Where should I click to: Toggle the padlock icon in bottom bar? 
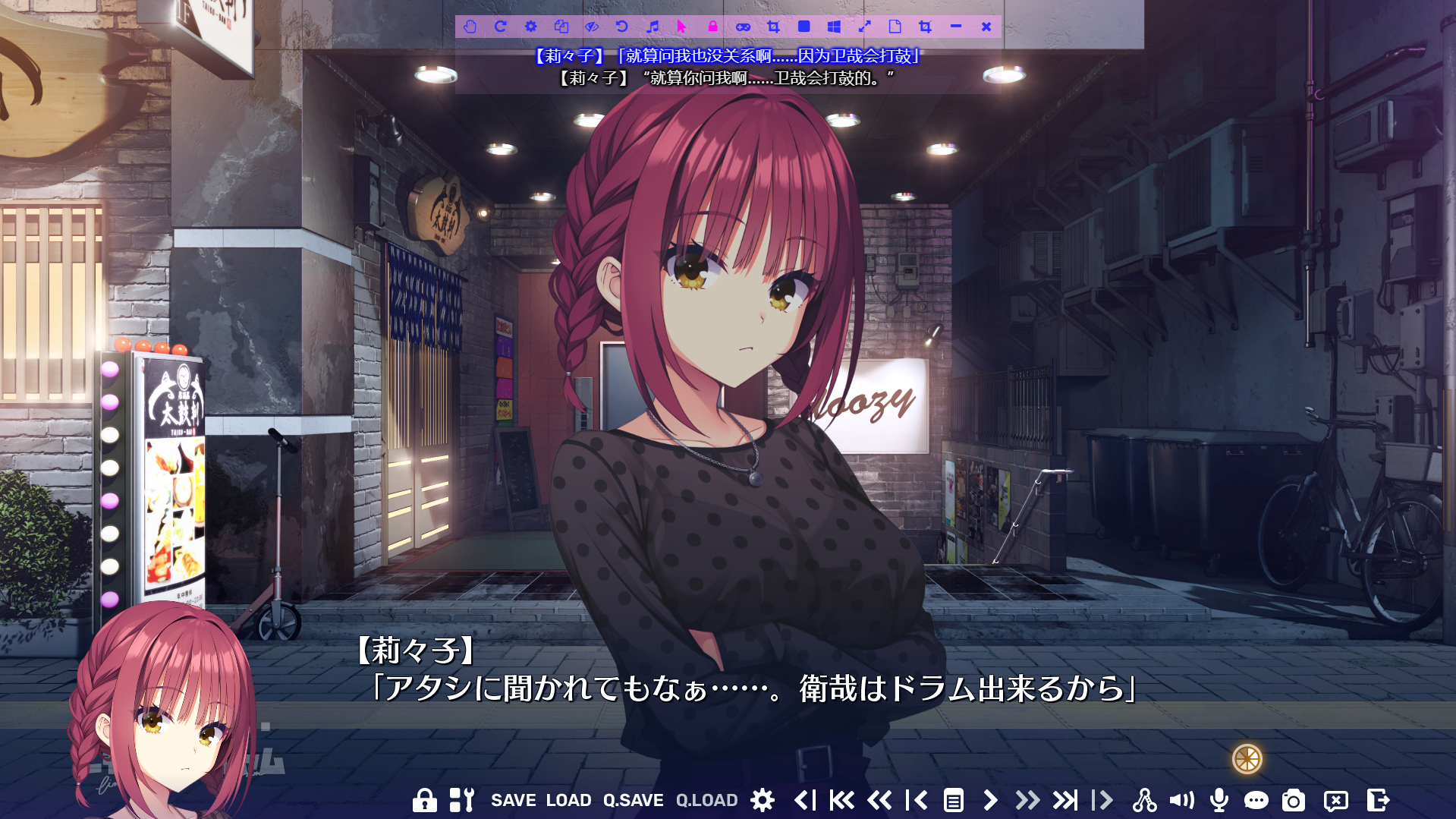tap(424, 800)
